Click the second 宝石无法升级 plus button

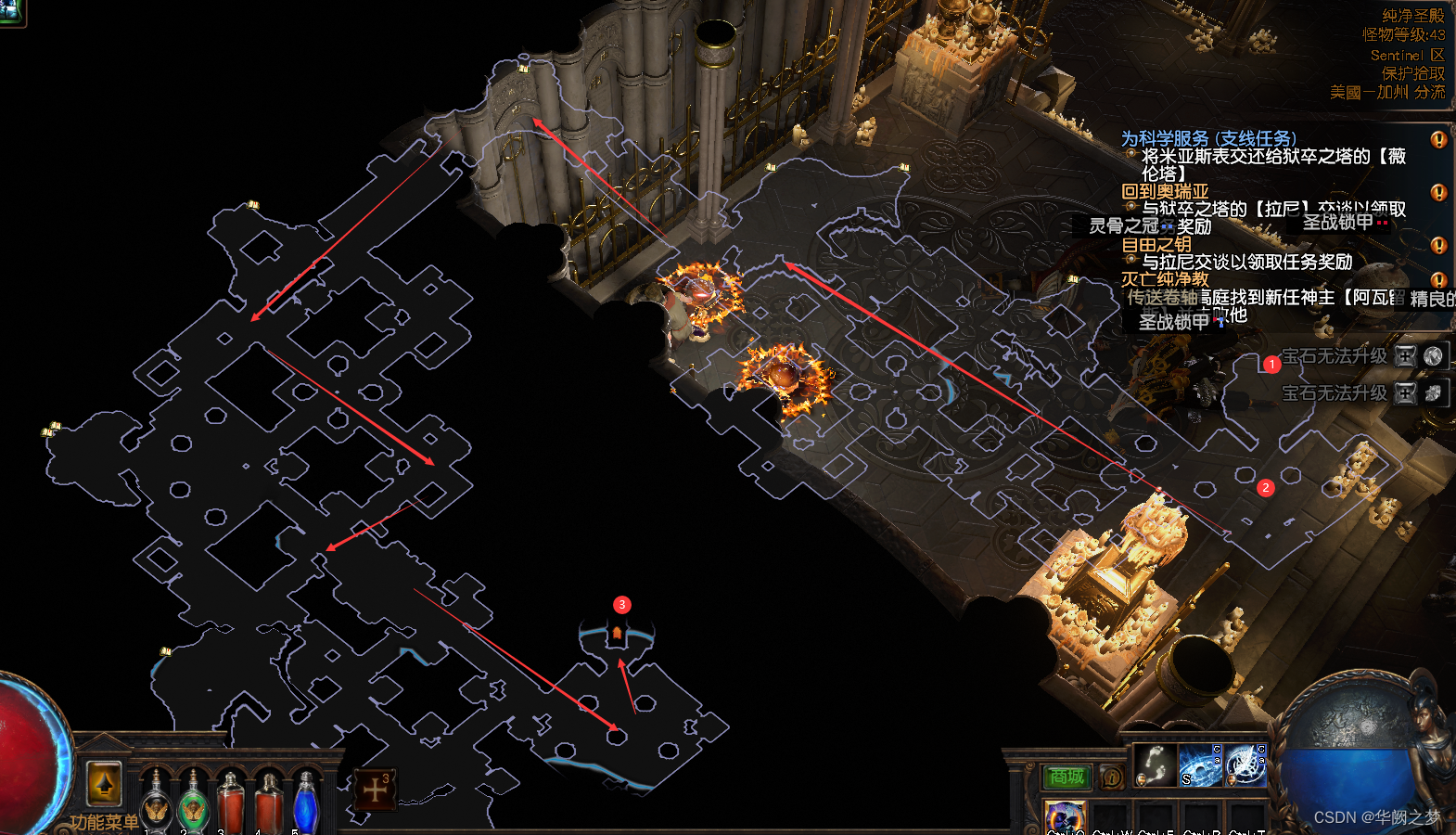tap(1406, 393)
